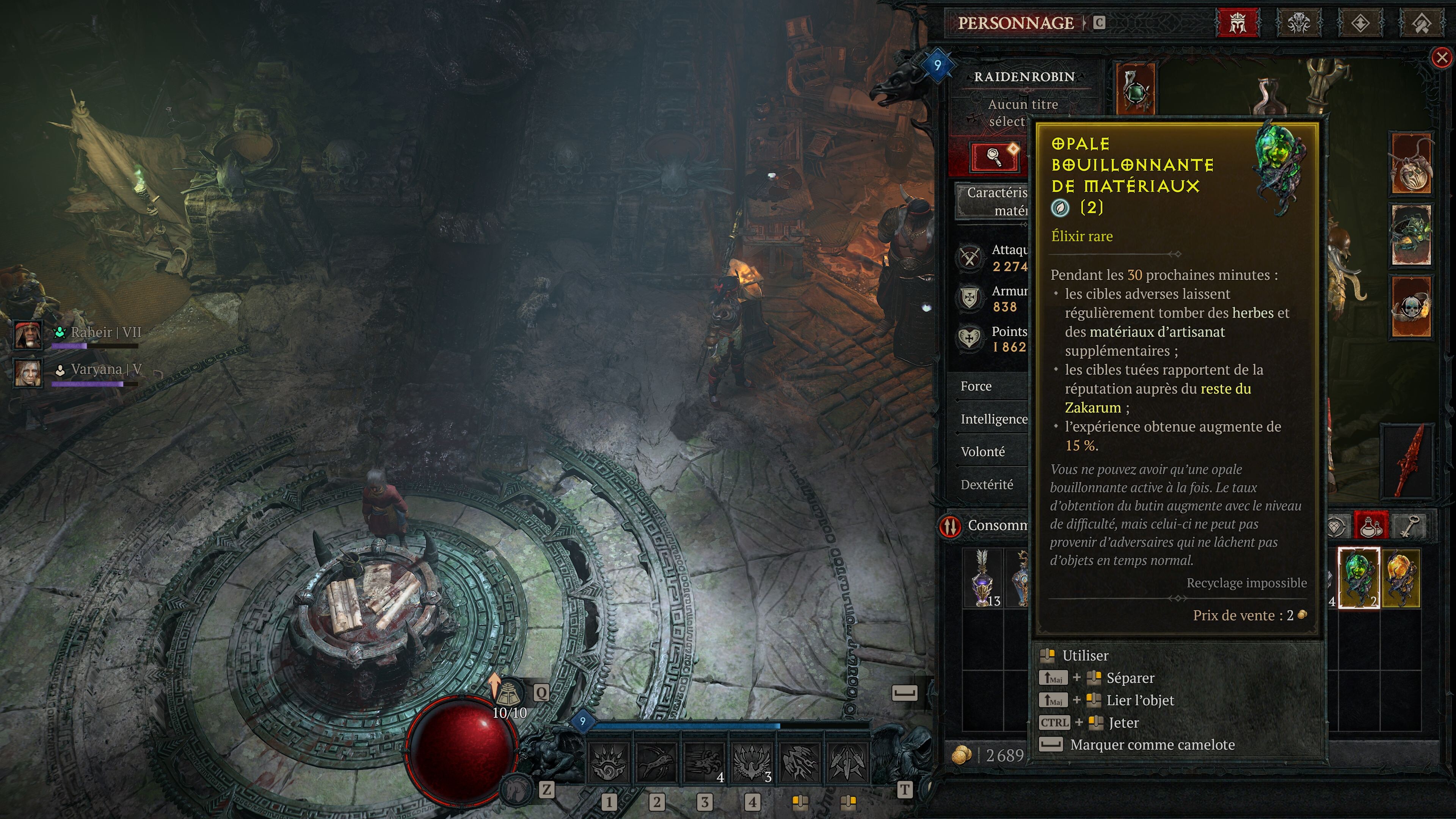Activate the eagle skill with arrows
The height and width of the screenshot is (819, 1456).
752,762
